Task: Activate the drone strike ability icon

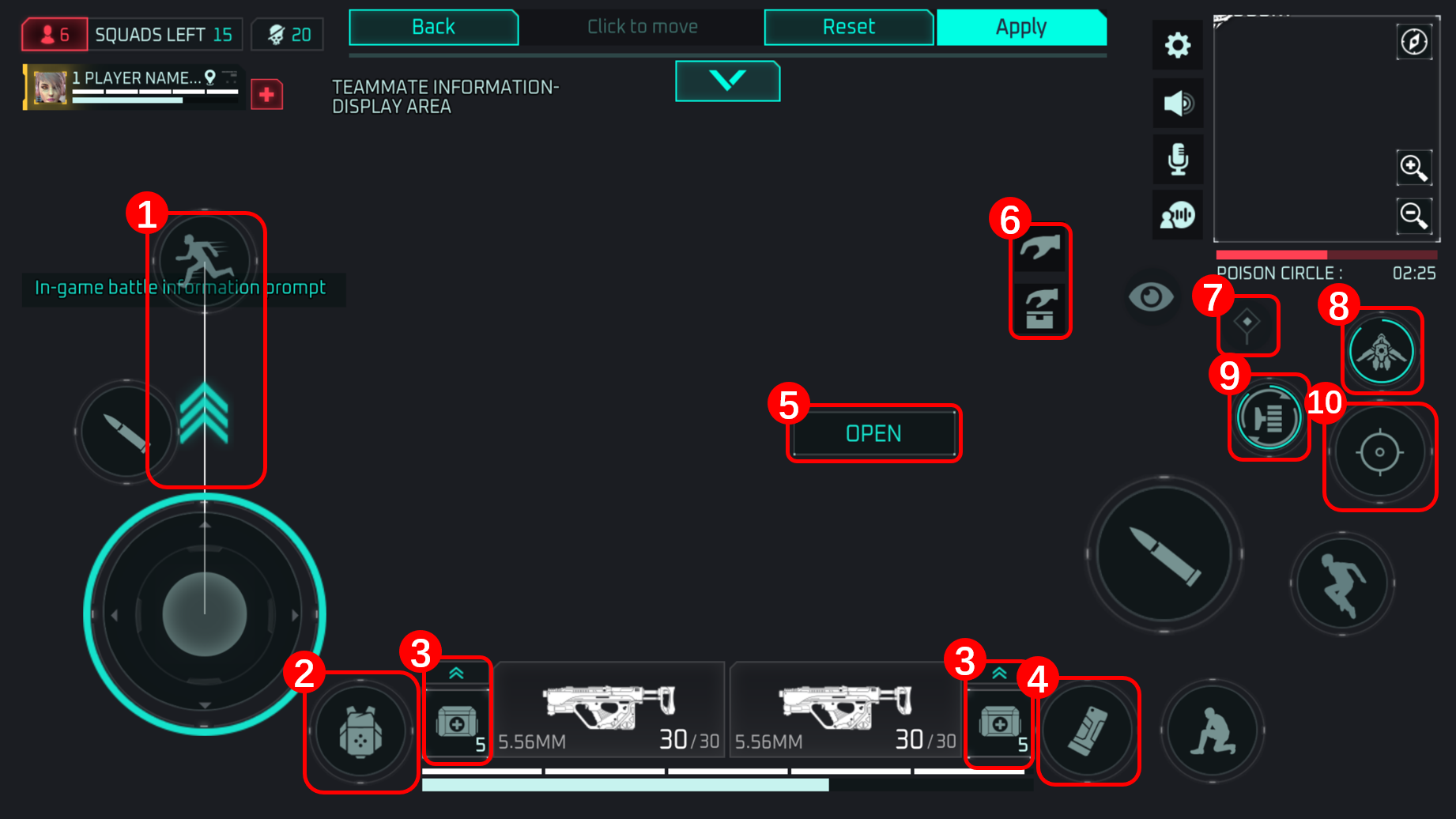Action: click(x=1381, y=350)
